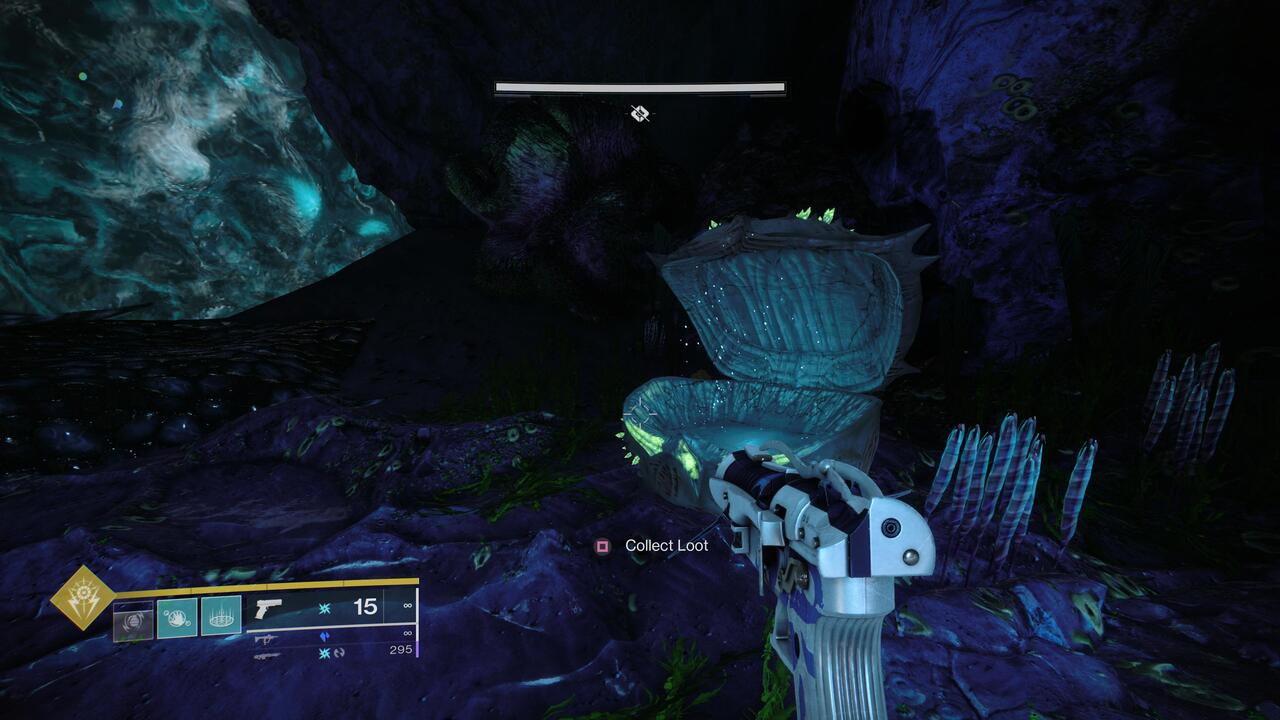Select the Collect Loot prompt text
Screen dimensions: 1280x720
tap(665, 545)
